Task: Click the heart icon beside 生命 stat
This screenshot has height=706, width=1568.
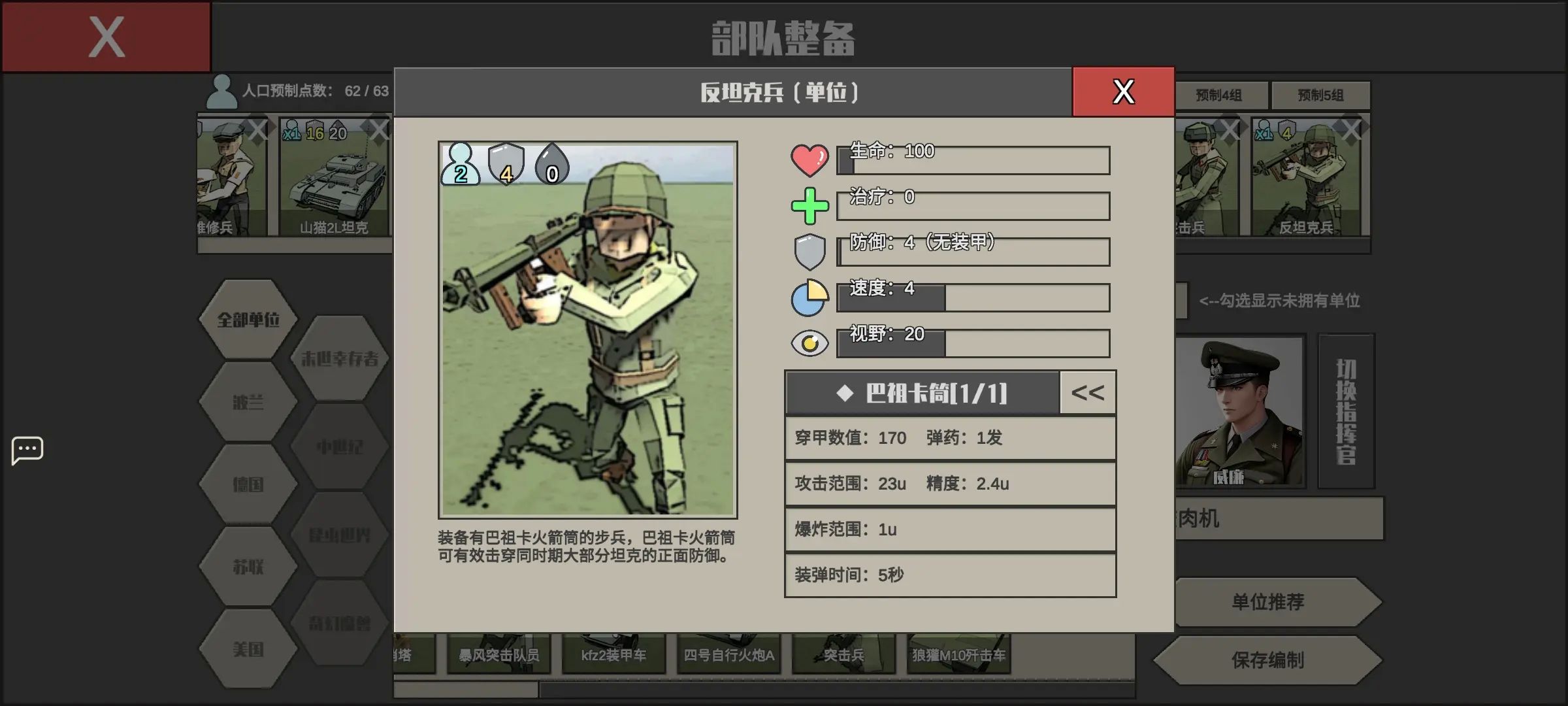Action: 810,160
